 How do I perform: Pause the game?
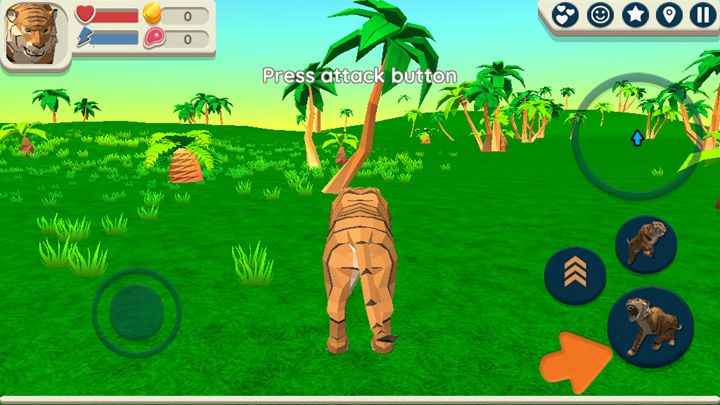click(x=701, y=15)
